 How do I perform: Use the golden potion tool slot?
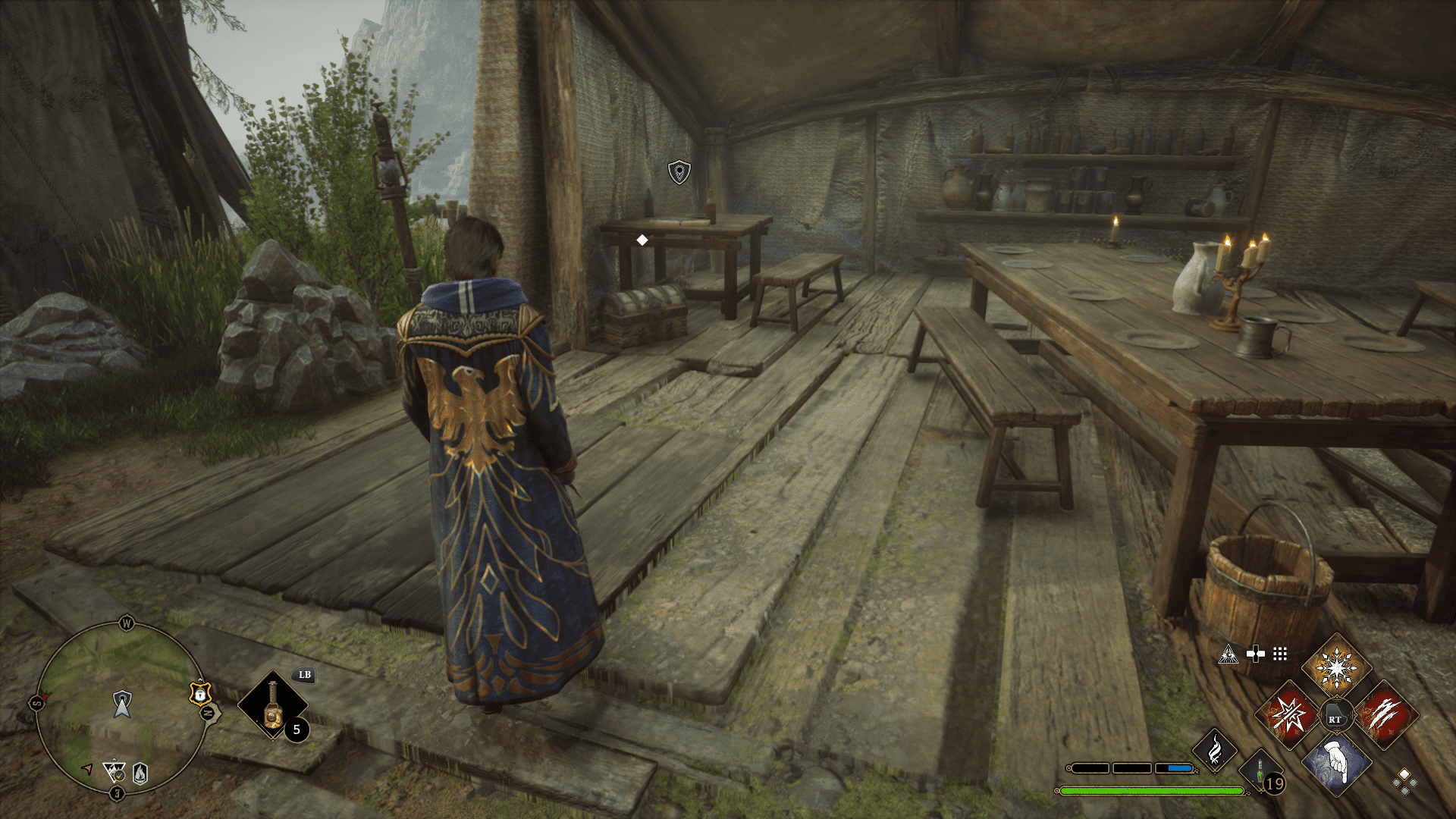[x=273, y=705]
